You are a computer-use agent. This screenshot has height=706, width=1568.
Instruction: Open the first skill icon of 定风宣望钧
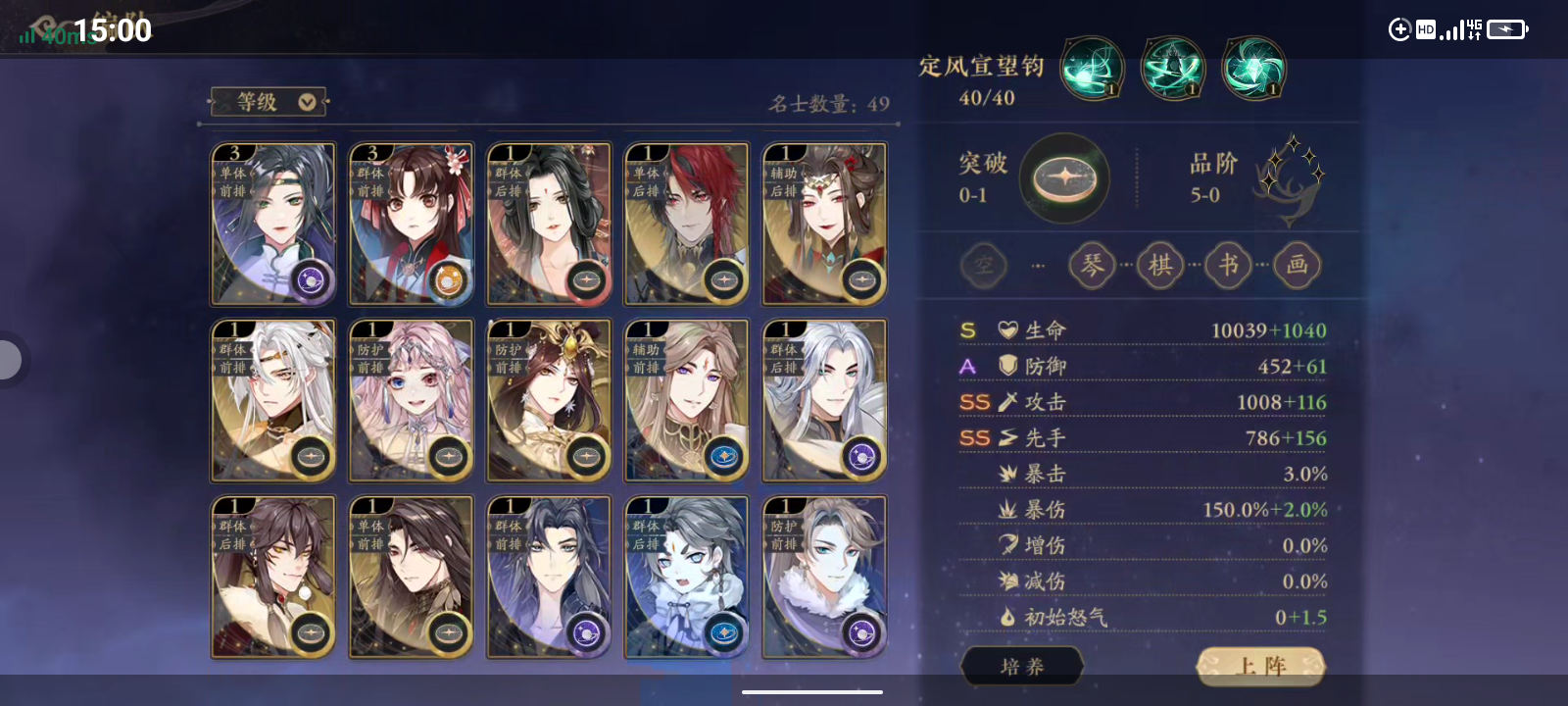tap(1091, 68)
